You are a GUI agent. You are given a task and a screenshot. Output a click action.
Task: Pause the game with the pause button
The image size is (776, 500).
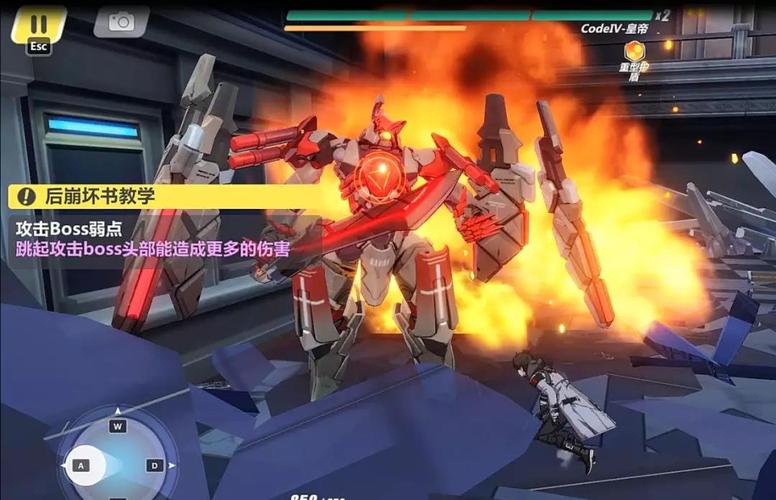38,22
